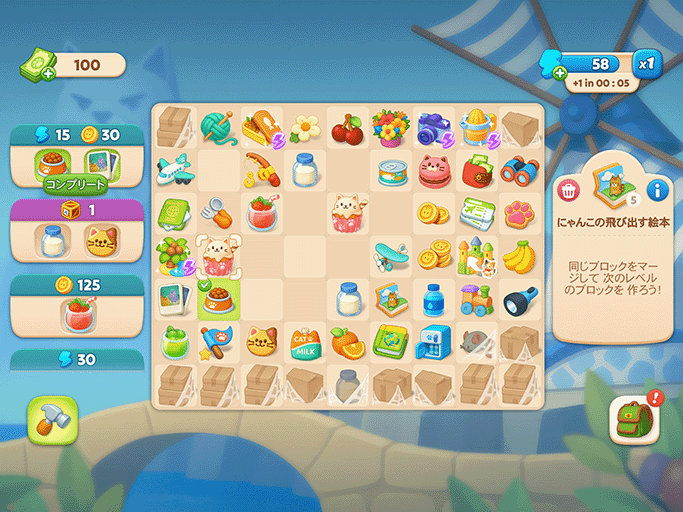Select the teal yarn ball tile

217,127
